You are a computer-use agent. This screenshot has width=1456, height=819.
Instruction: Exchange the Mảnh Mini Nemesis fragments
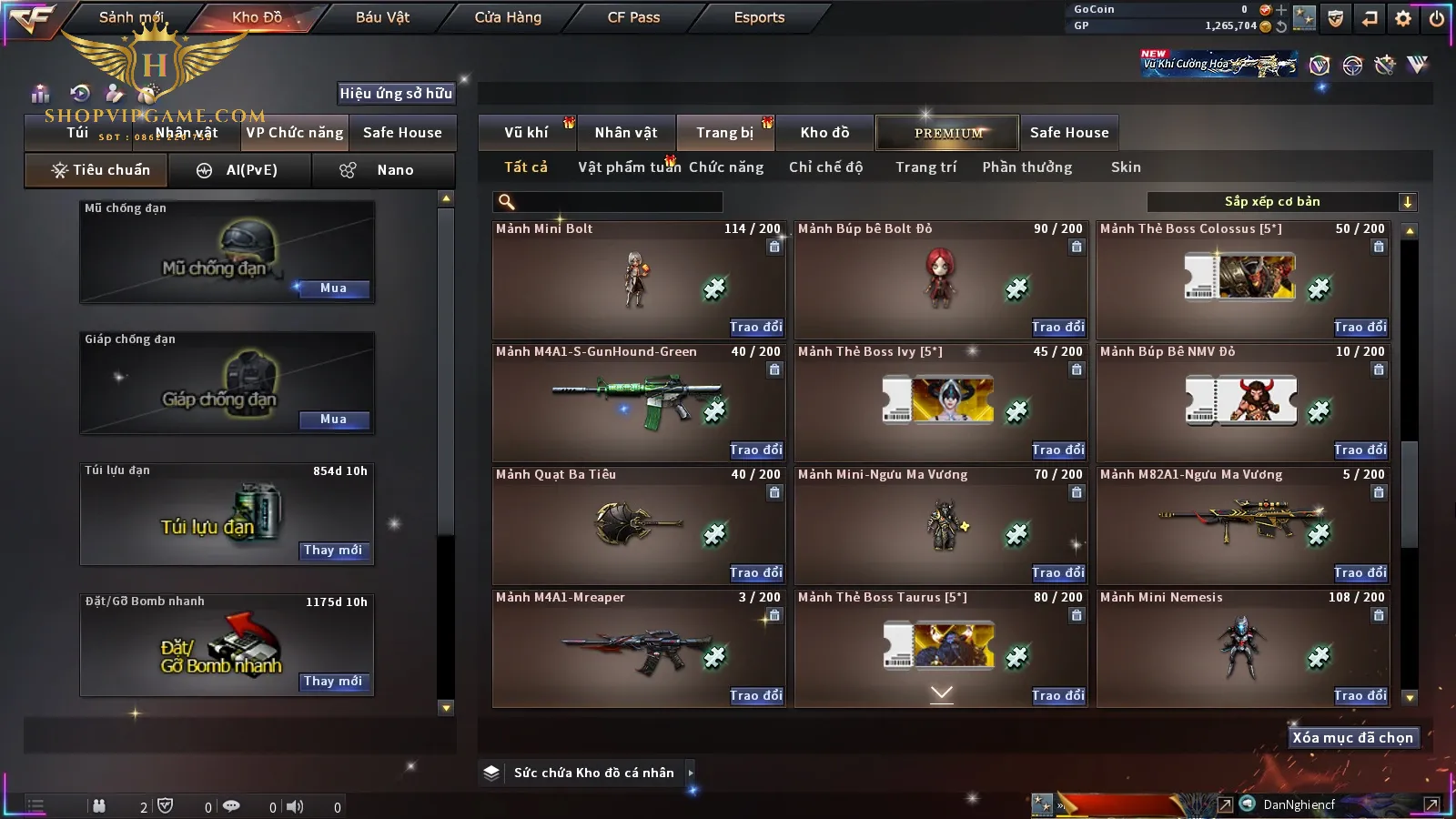click(1360, 695)
